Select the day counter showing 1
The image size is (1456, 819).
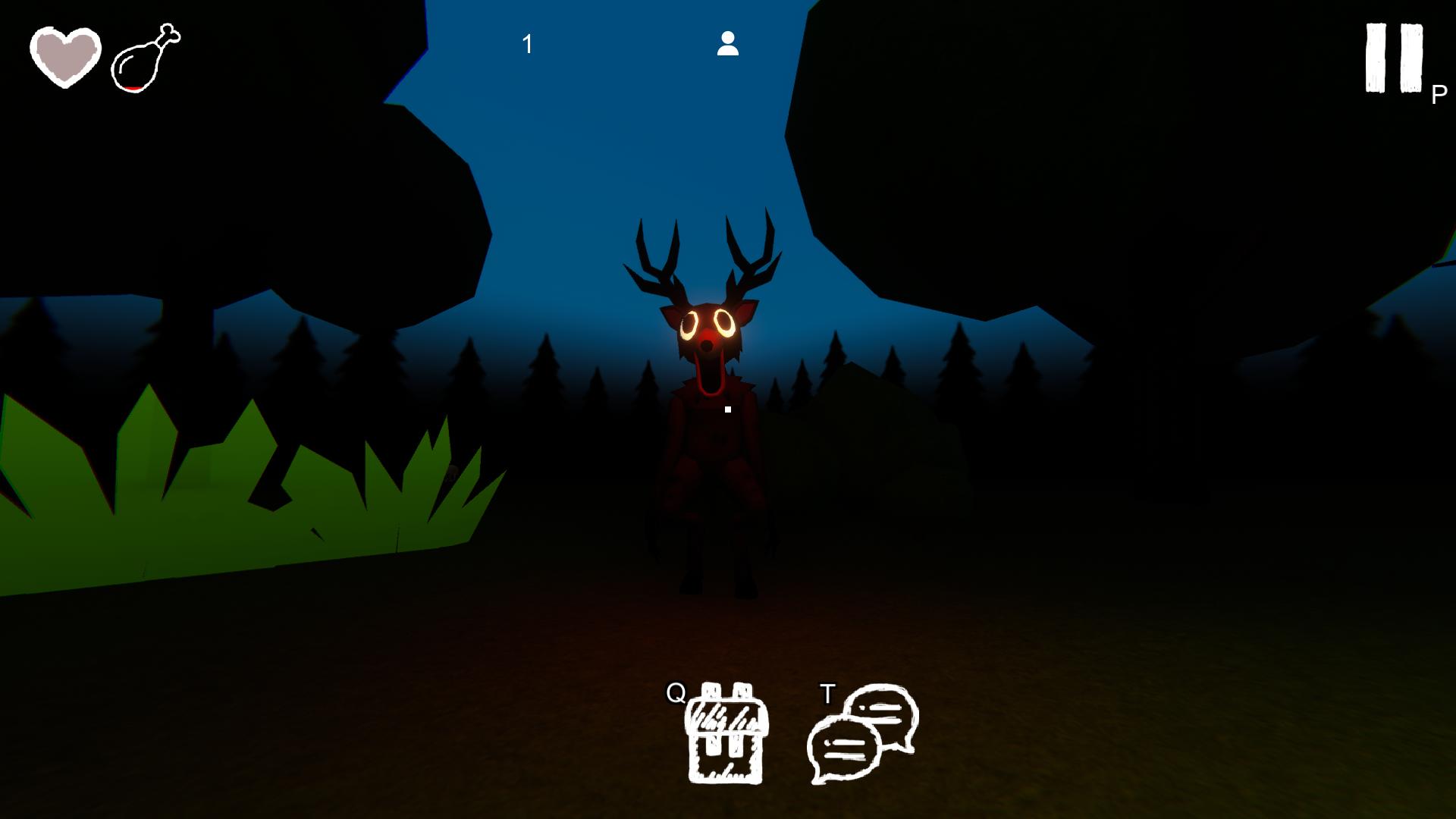[529, 43]
